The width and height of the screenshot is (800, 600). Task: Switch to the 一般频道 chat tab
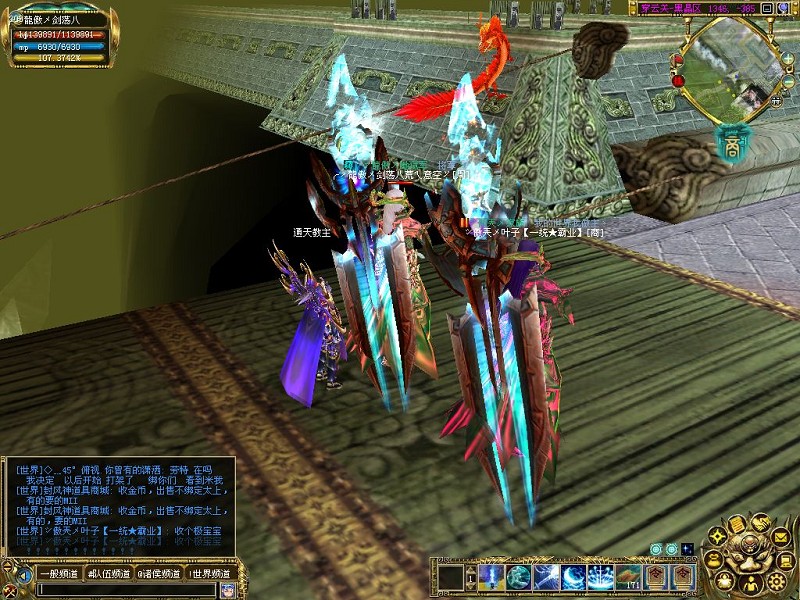(58, 574)
